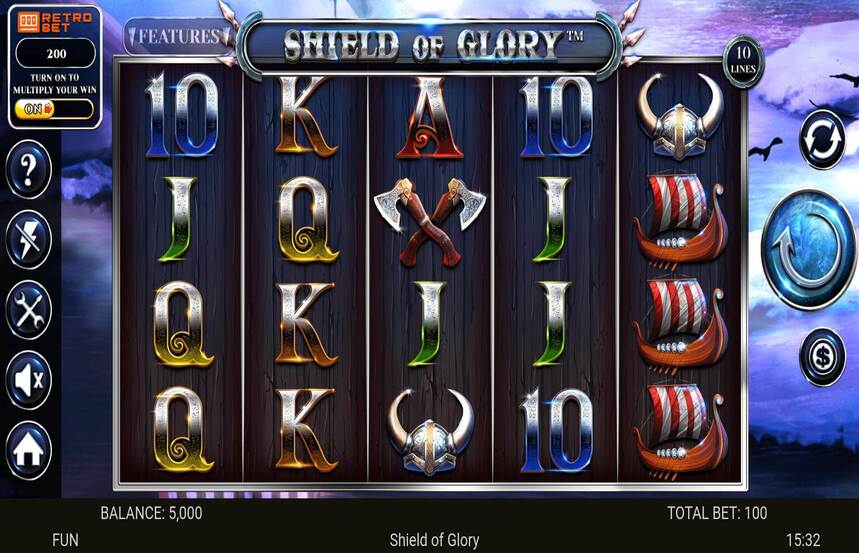The width and height of the screenshot is (859, 553).
Task: Toggle the sound speaker button
Action: pyautogui.click(x=28, y=380)
